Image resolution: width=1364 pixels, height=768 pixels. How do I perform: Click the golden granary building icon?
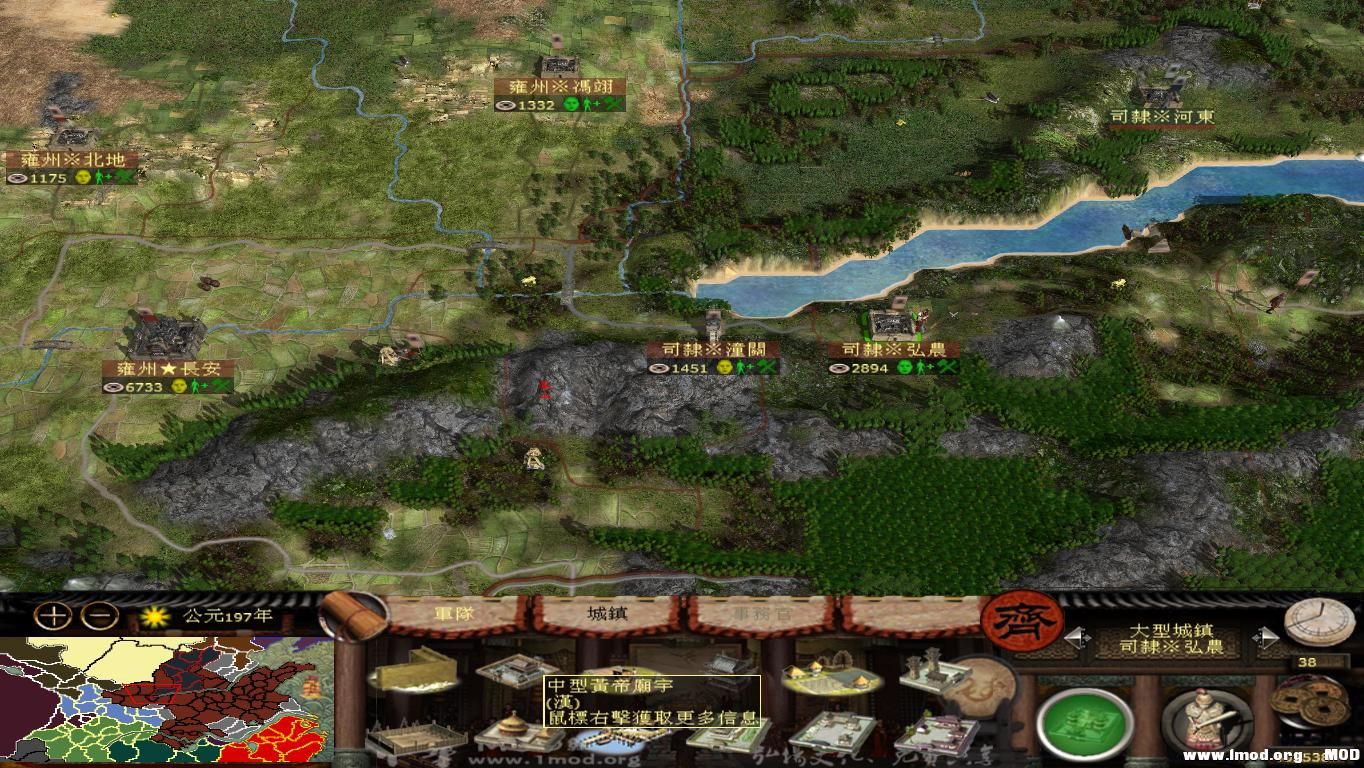[x=414, y=675]
